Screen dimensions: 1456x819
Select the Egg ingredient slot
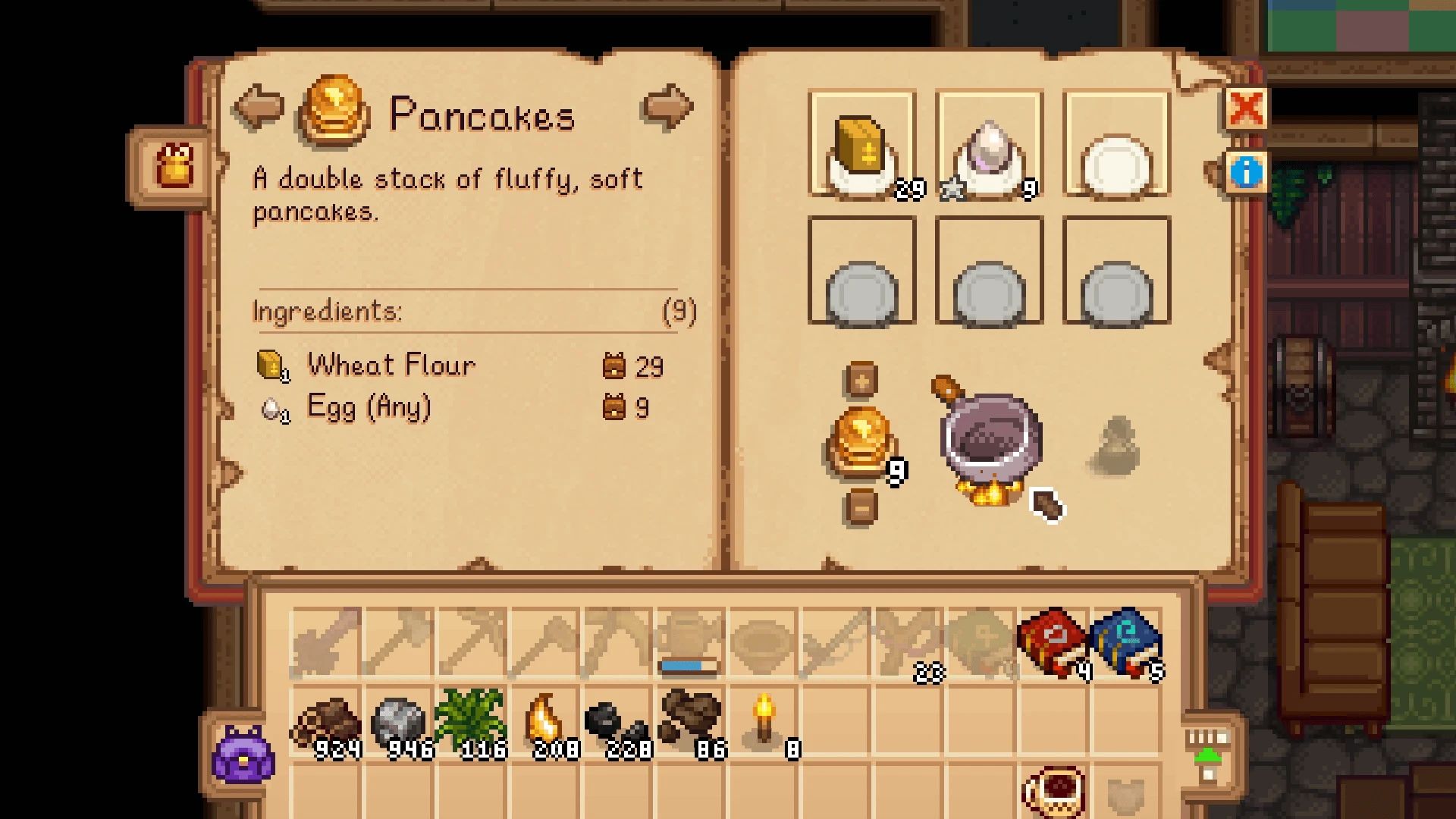(988, 144)
